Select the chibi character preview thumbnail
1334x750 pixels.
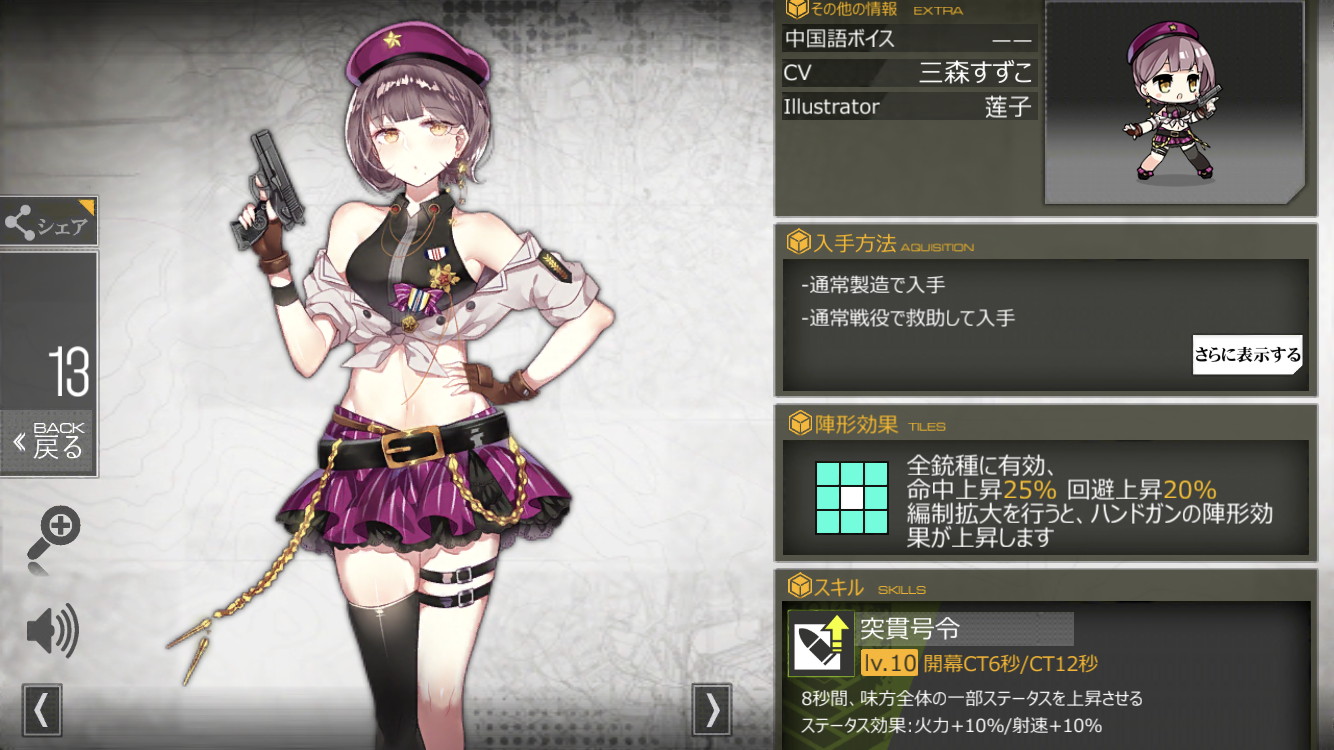coord(1175,102)
